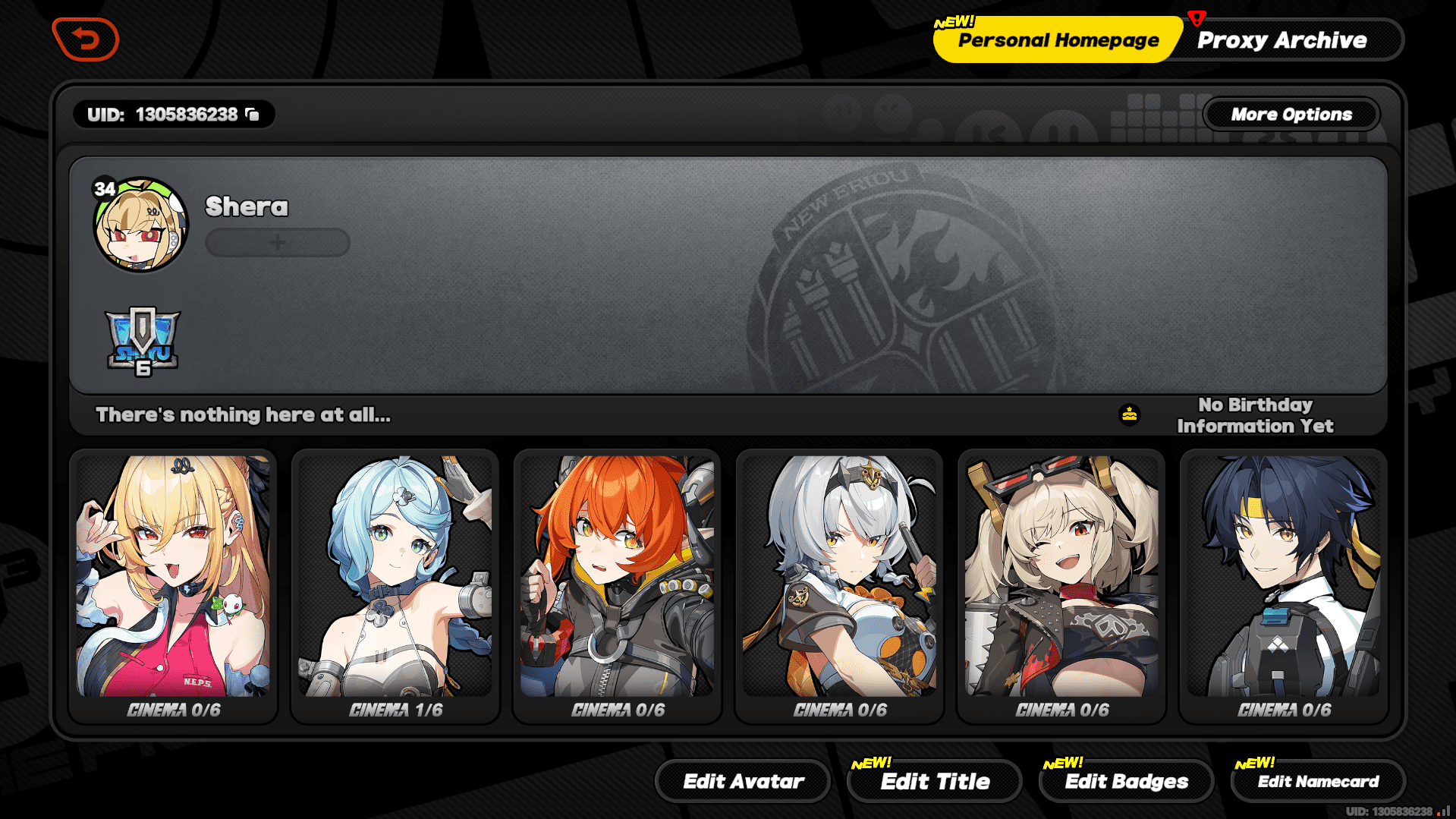Click the birthday cake icon

(1130, 414)
